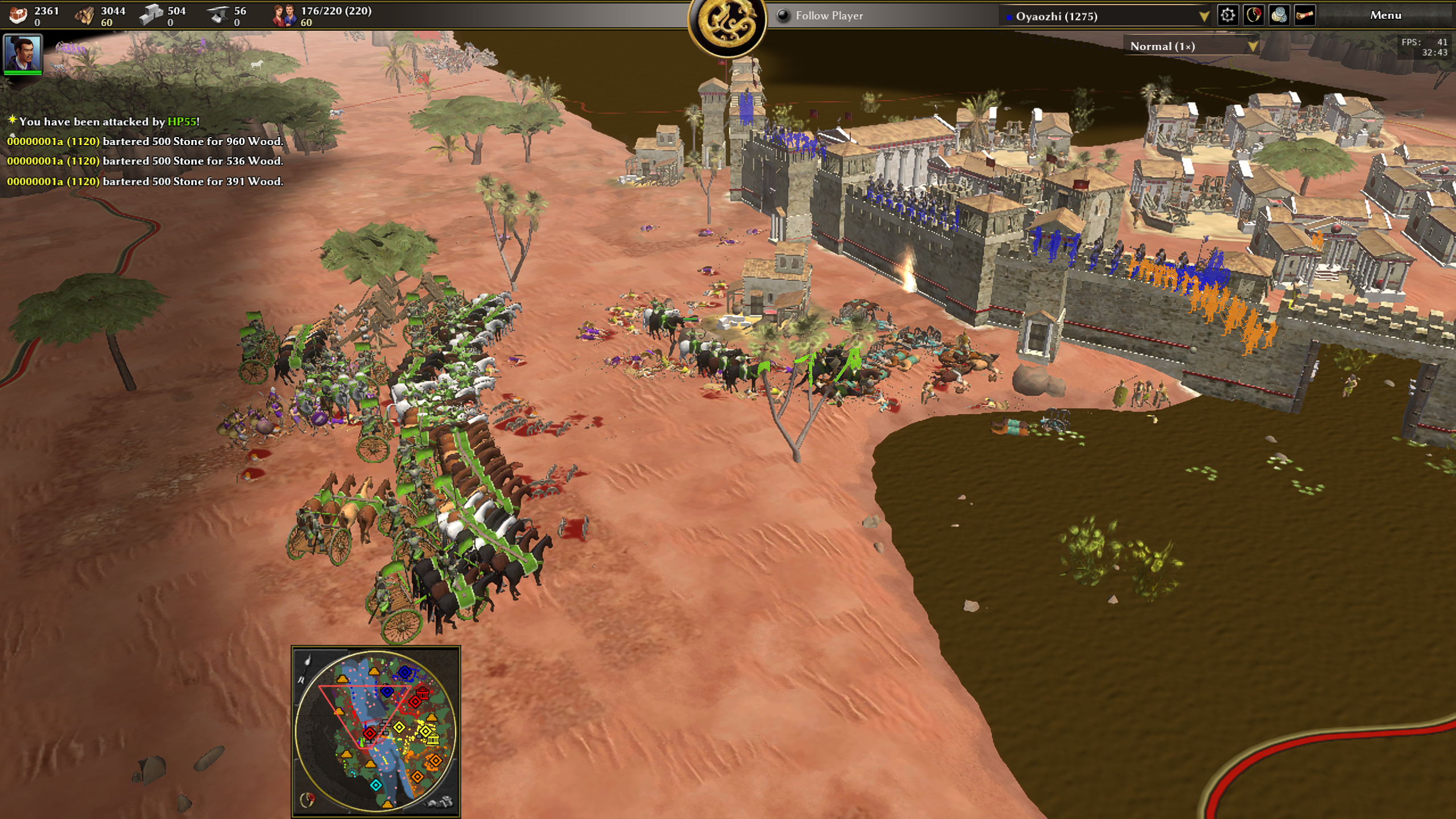Open the scroll icon in top bar
Viewport: 1456px width, 819px height.
[1305, 15]
